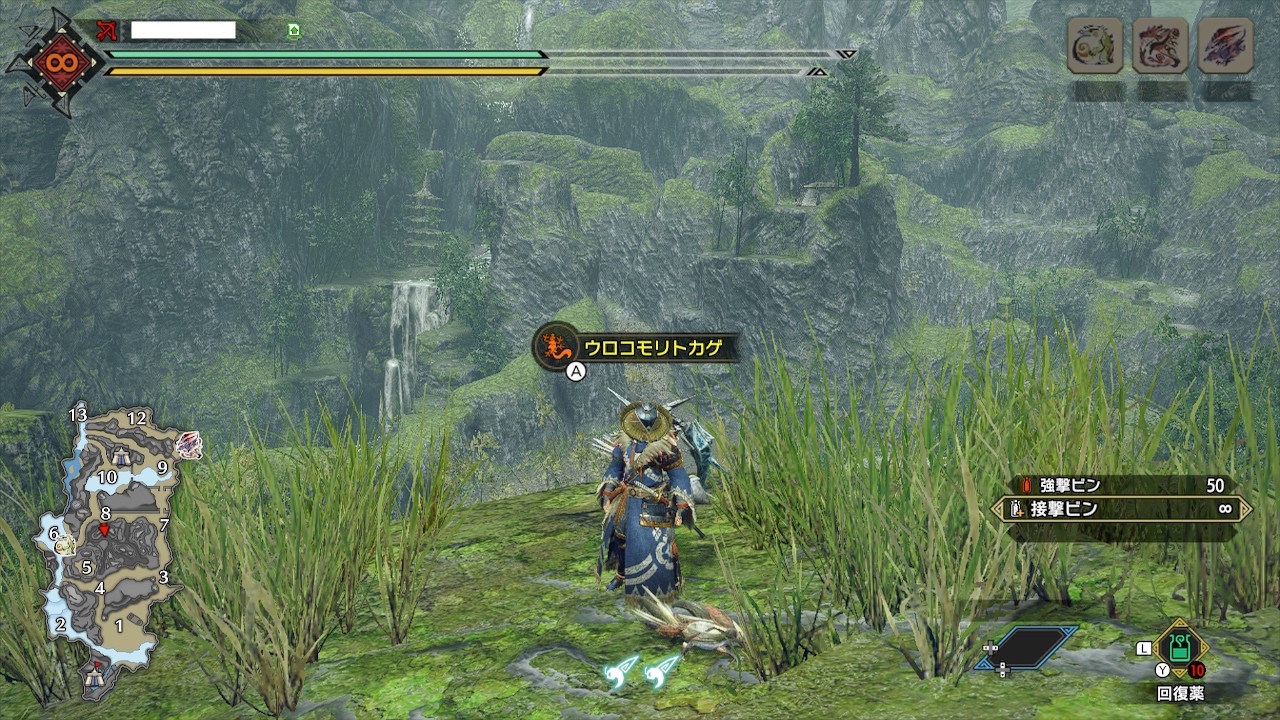Use the 回復薬 potion item slot
This screenshot has height=720, width=1280.
1180,652
